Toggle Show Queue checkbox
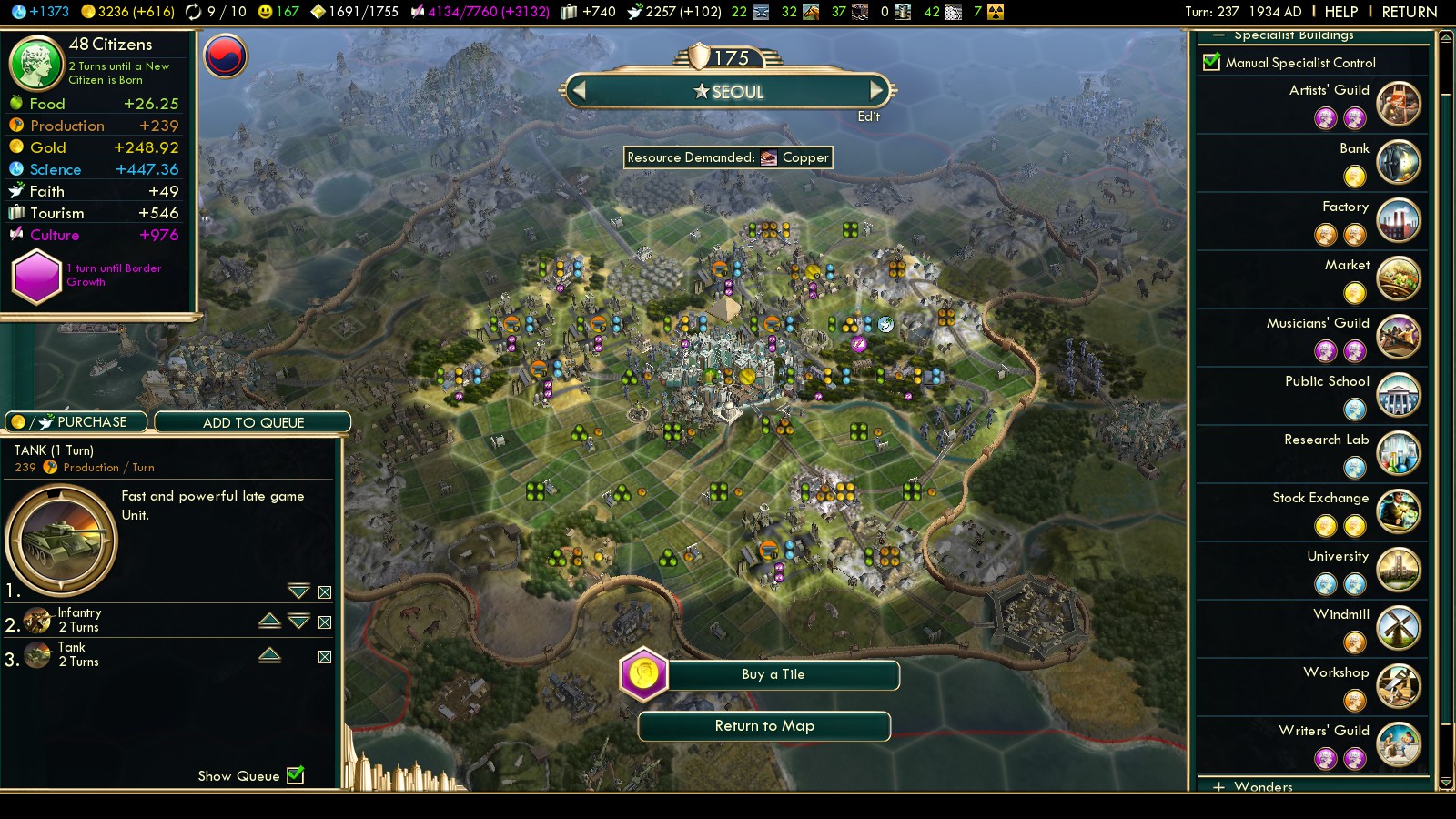Image resolution: width=1456 pixels, height=819 pixels. 295,775
